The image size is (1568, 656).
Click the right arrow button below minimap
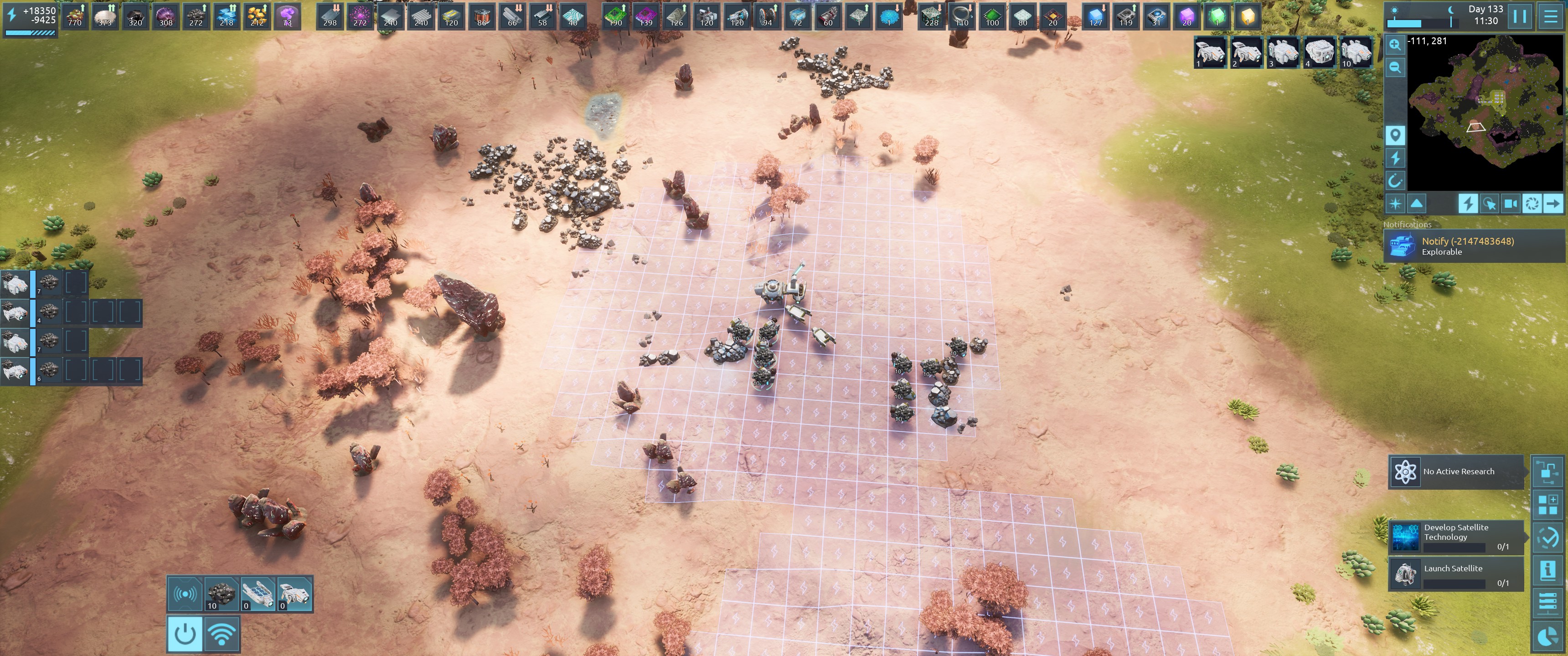1553,204
